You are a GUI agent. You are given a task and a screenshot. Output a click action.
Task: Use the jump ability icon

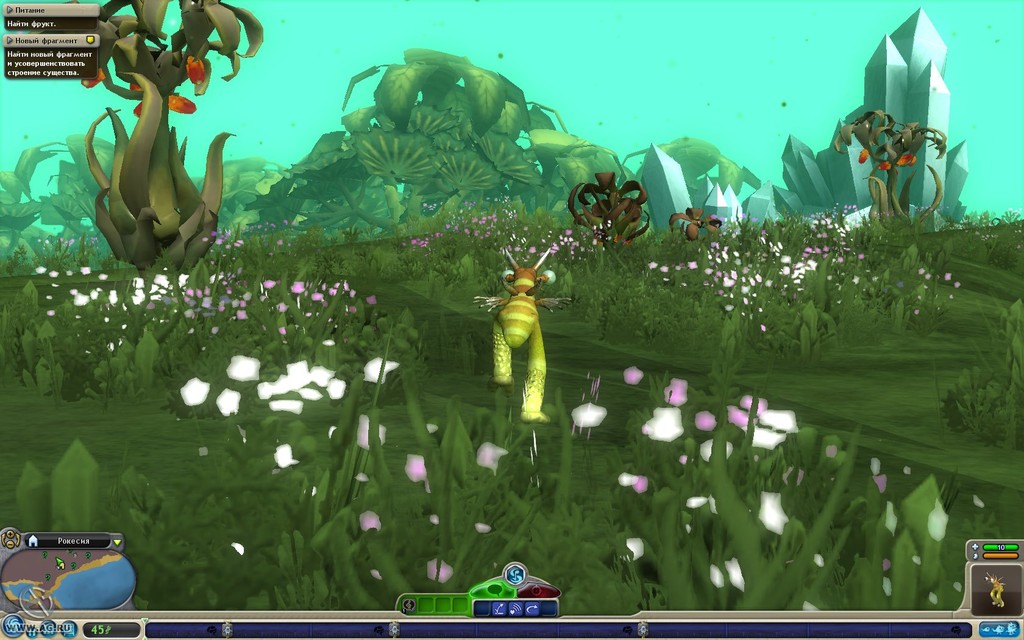click(x=498, y=608)
